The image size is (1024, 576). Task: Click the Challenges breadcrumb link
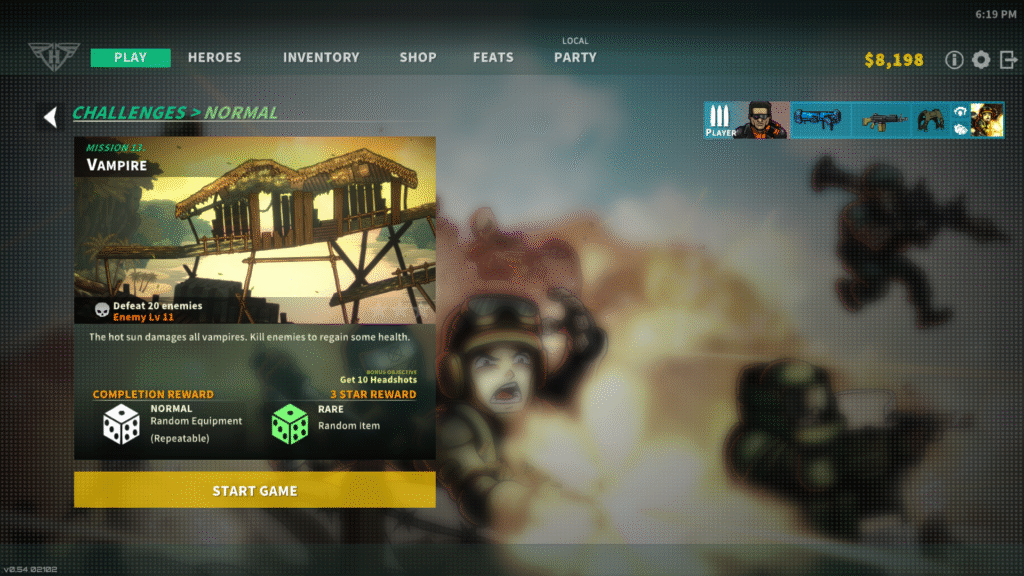[x=129, y=113]
